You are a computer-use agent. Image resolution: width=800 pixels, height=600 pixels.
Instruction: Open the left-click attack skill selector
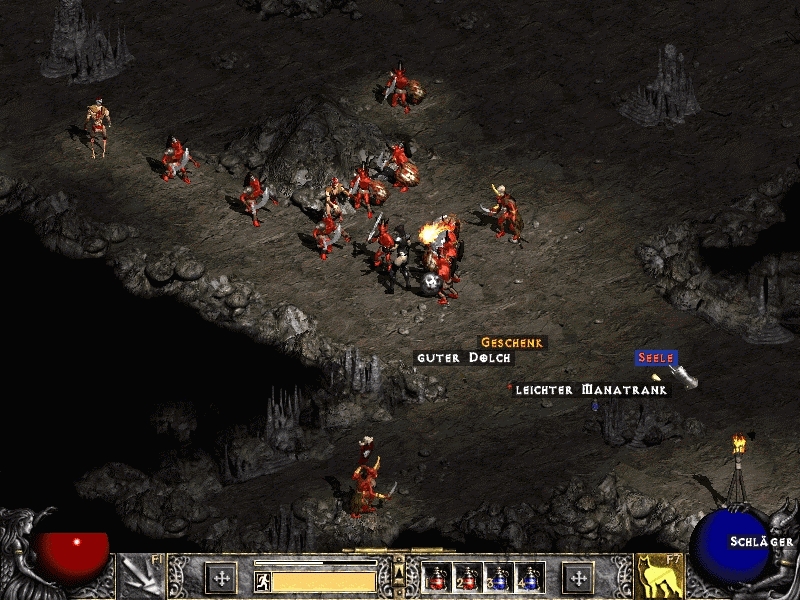point(140,577)
